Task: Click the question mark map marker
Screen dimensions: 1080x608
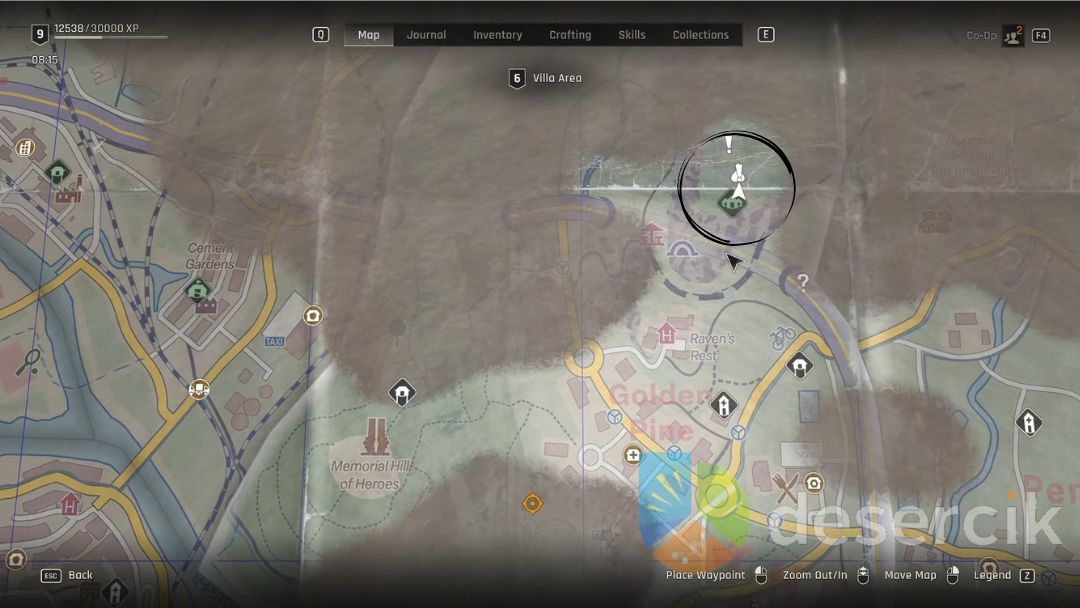Action: [802, 282]
